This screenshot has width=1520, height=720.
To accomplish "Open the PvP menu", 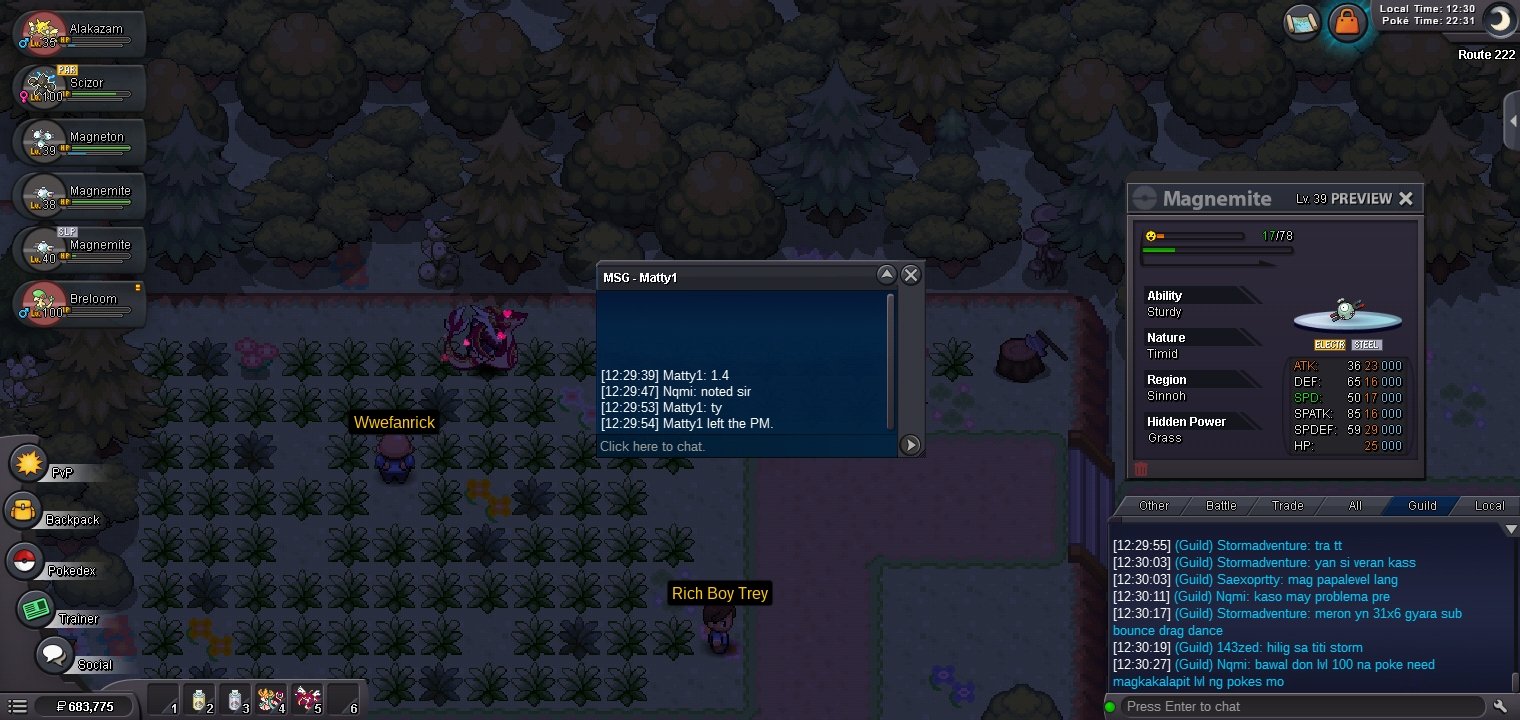I will pyautogui.click(x=32, y=464).
